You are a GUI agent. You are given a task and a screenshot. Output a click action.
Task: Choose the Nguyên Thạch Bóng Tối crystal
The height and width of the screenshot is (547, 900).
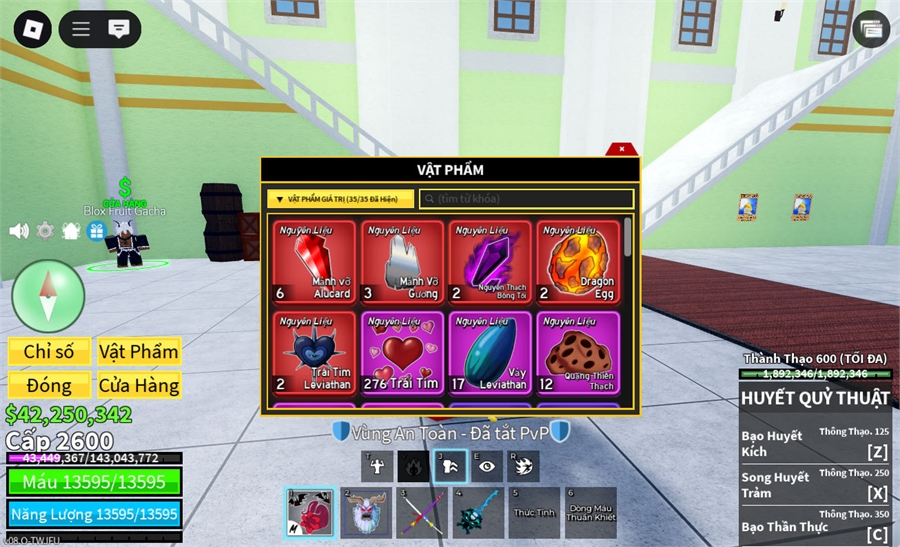click(490, 262)
